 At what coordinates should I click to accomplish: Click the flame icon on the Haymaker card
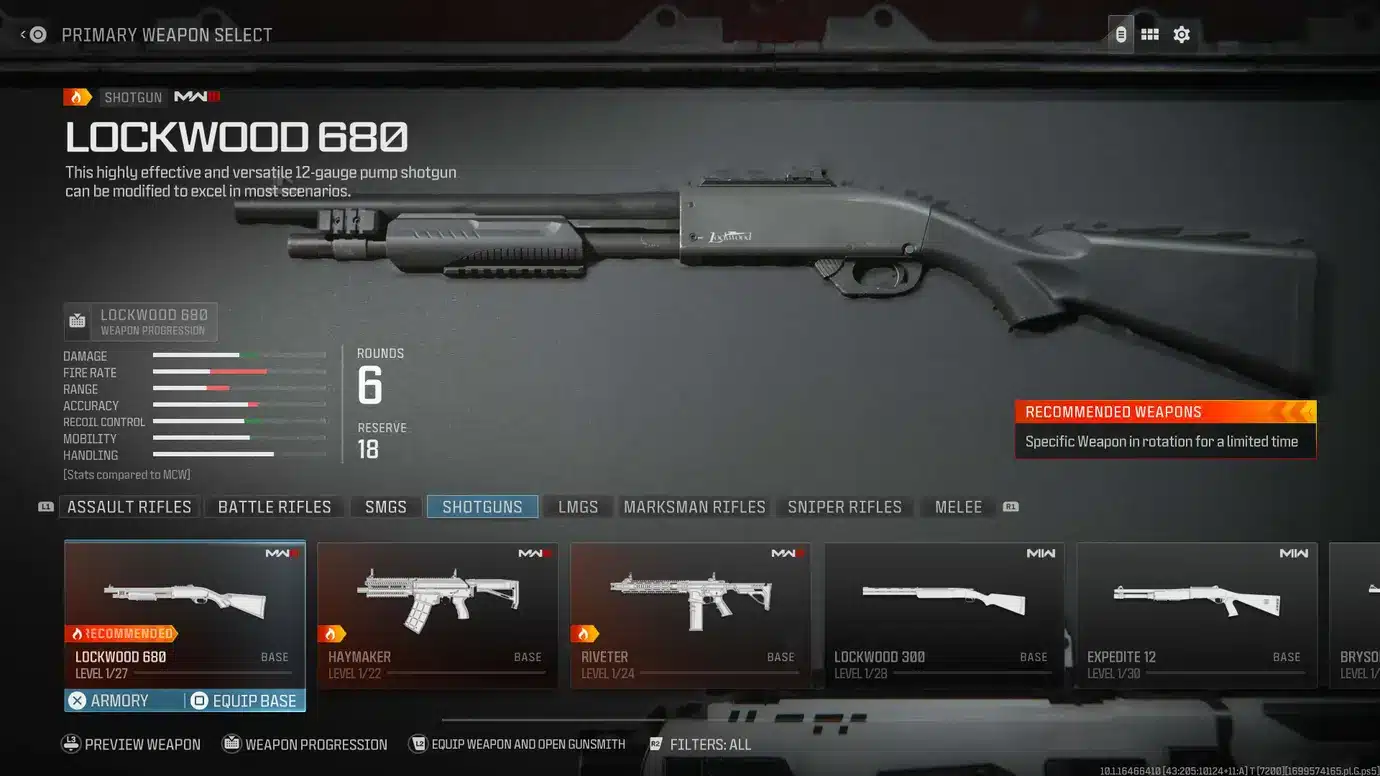coord(330,633)
